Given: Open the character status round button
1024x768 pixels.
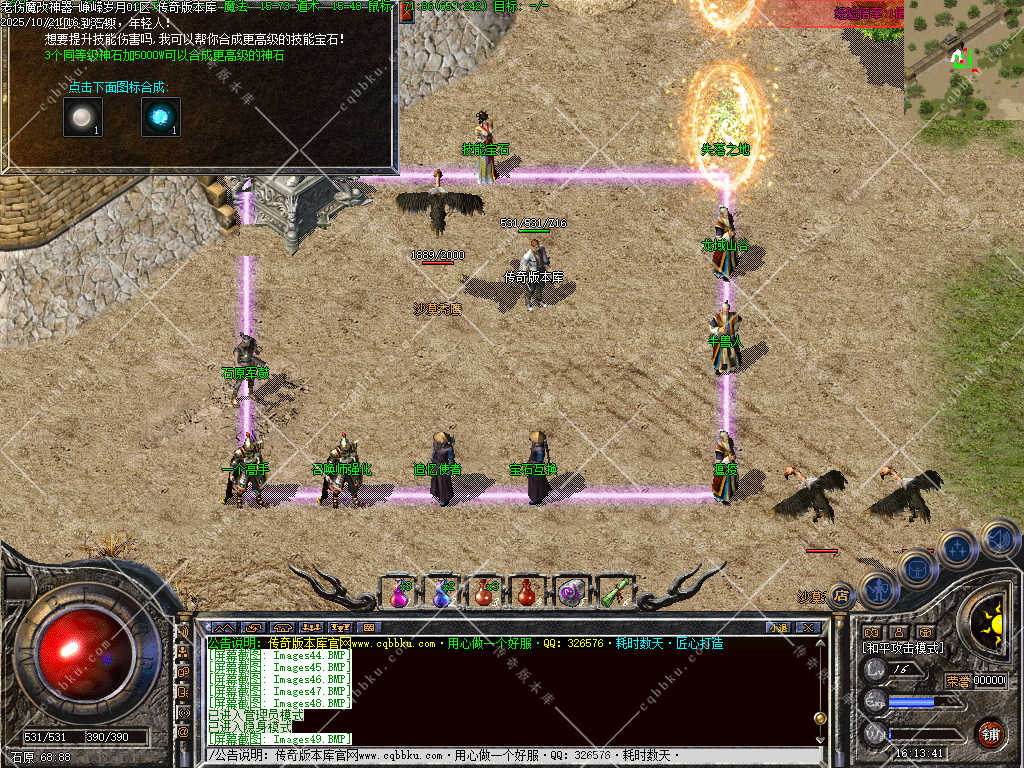Looking at the screenshot, I should (877, 590).
